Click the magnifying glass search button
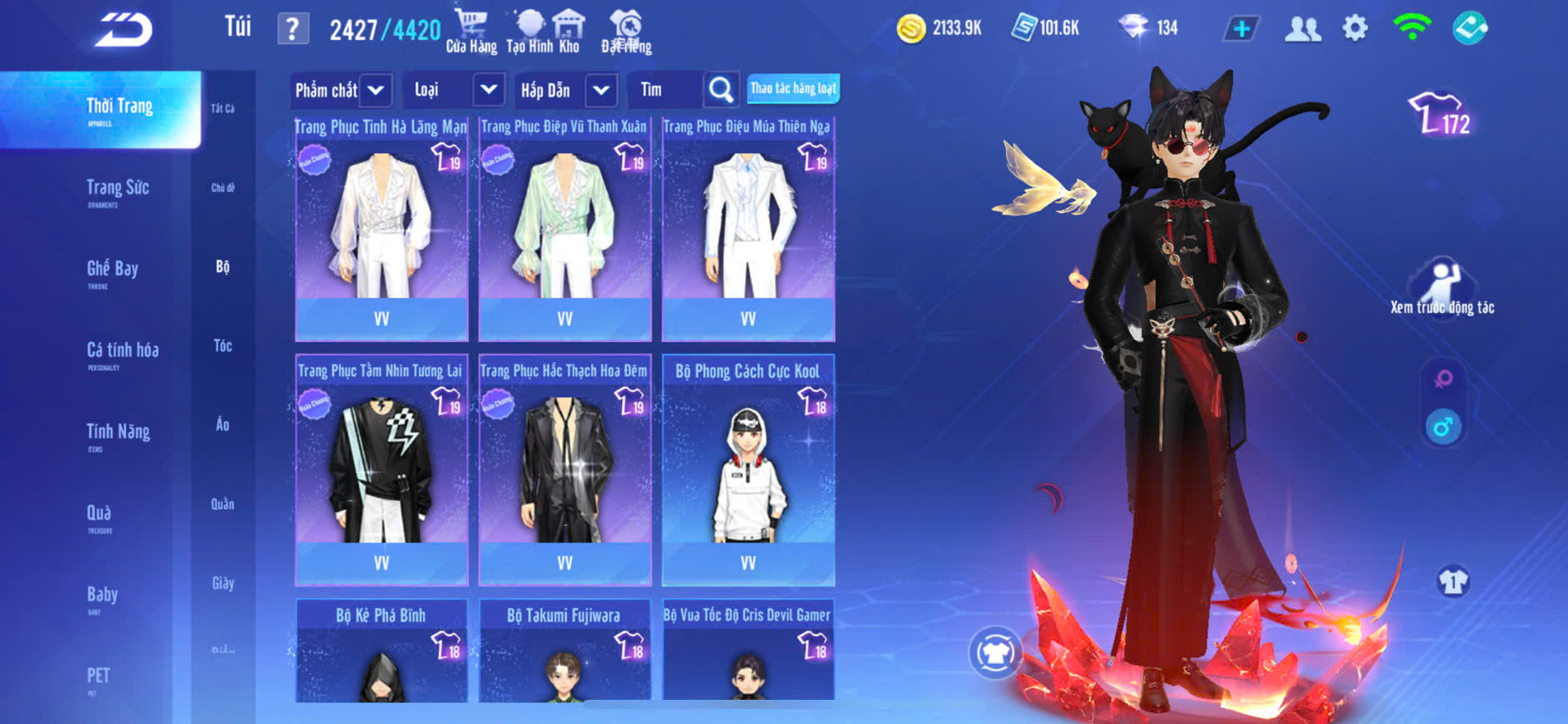 721,90
